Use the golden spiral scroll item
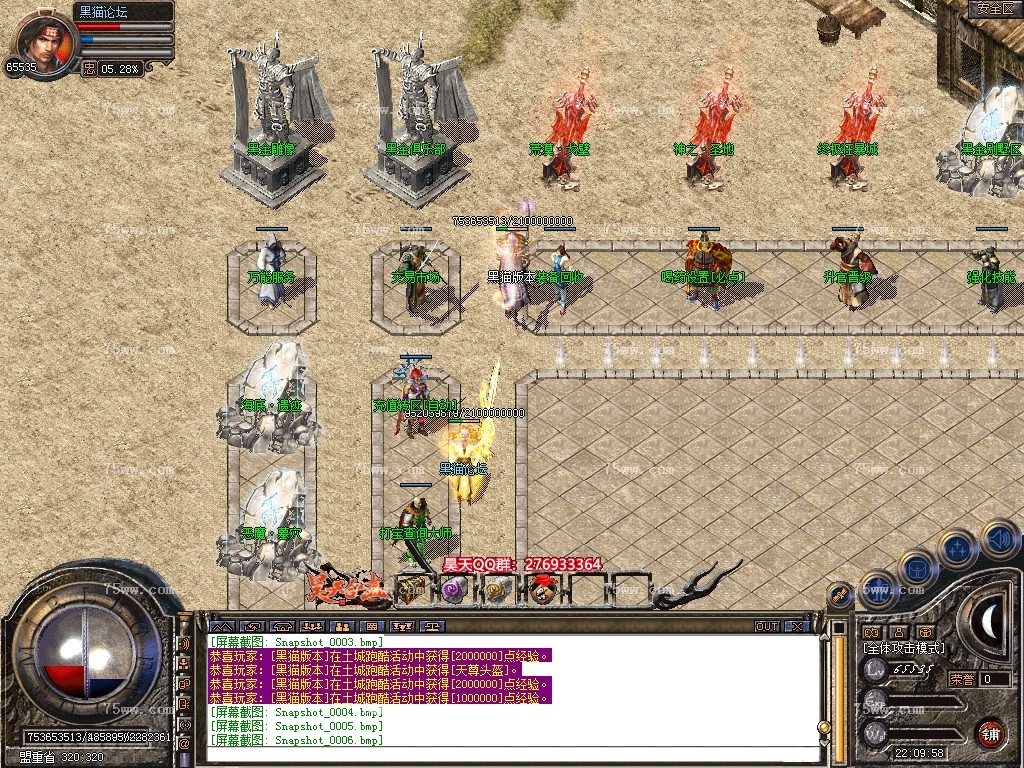 pos(497,590)
